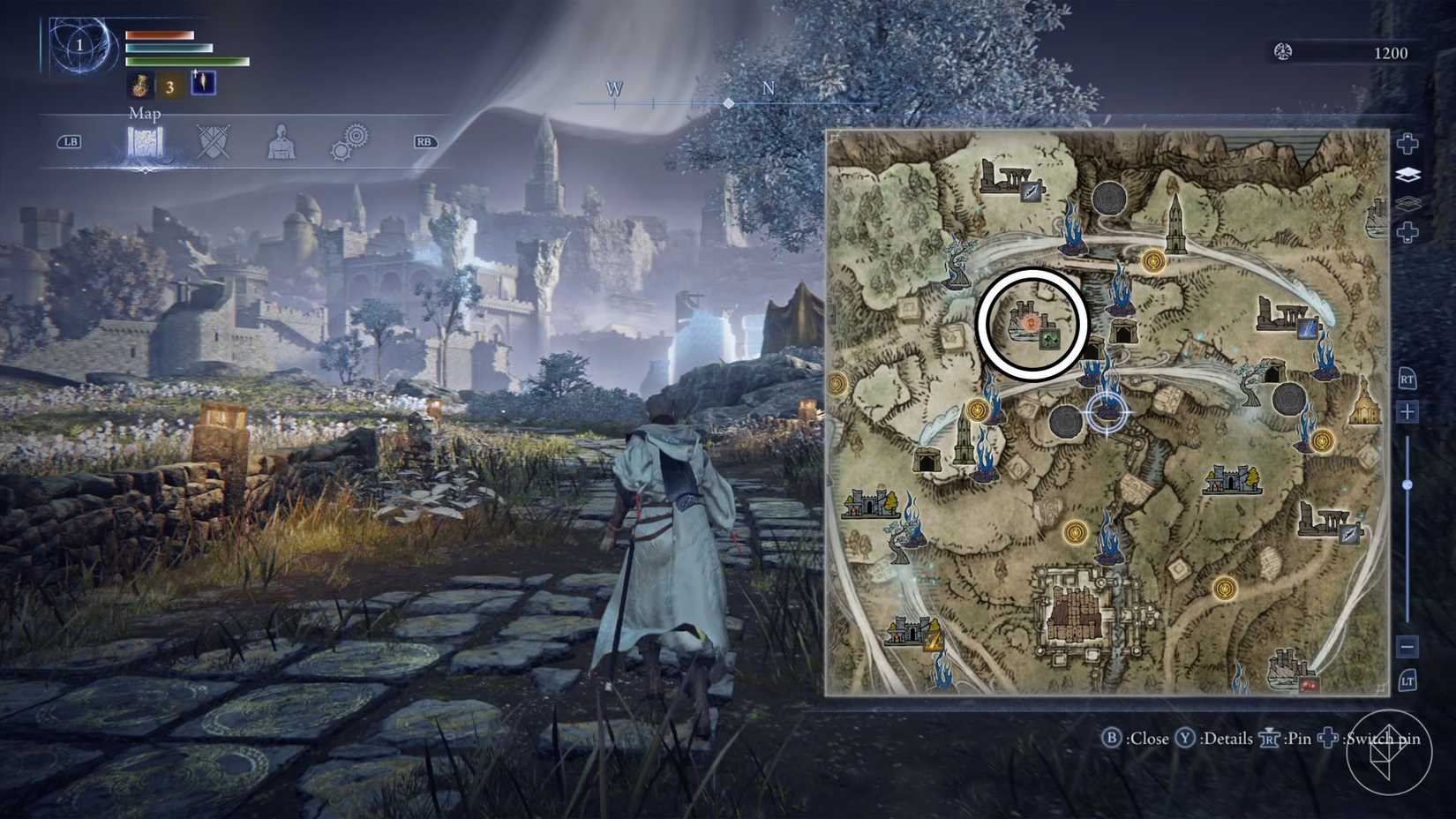Viewport: 1456px width, 819px height.
Task: Select the Status menu character icon
Action: 282,140
